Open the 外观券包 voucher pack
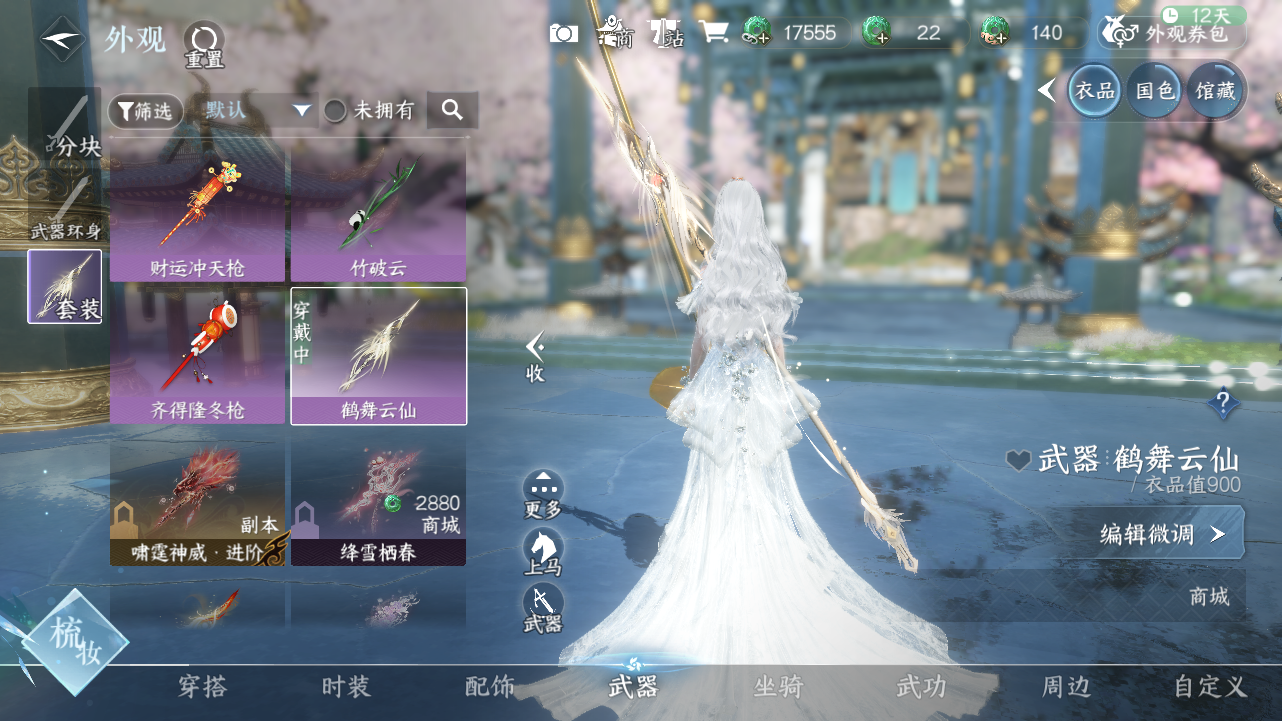1282x721 pixels. point(1173,34)
